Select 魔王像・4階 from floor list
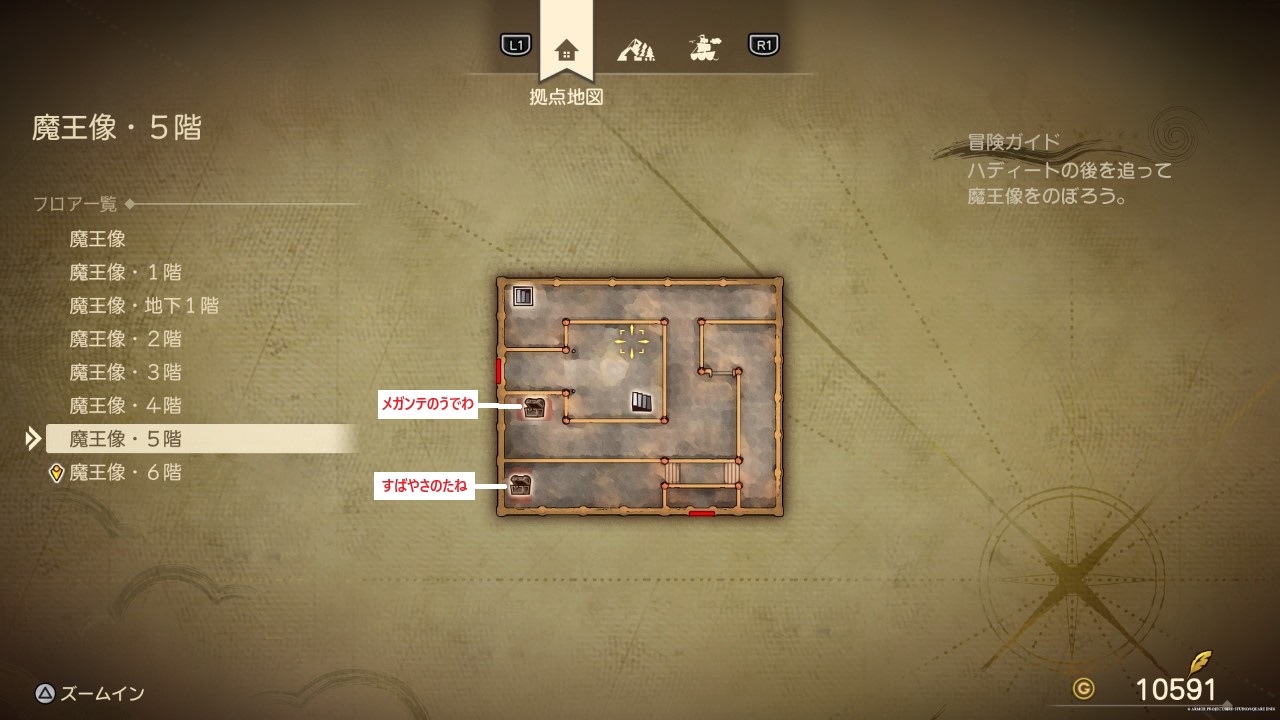Image resolution: width=1280 pixels, height=720 pixels. pyautogui.click(x=125, y=406)
